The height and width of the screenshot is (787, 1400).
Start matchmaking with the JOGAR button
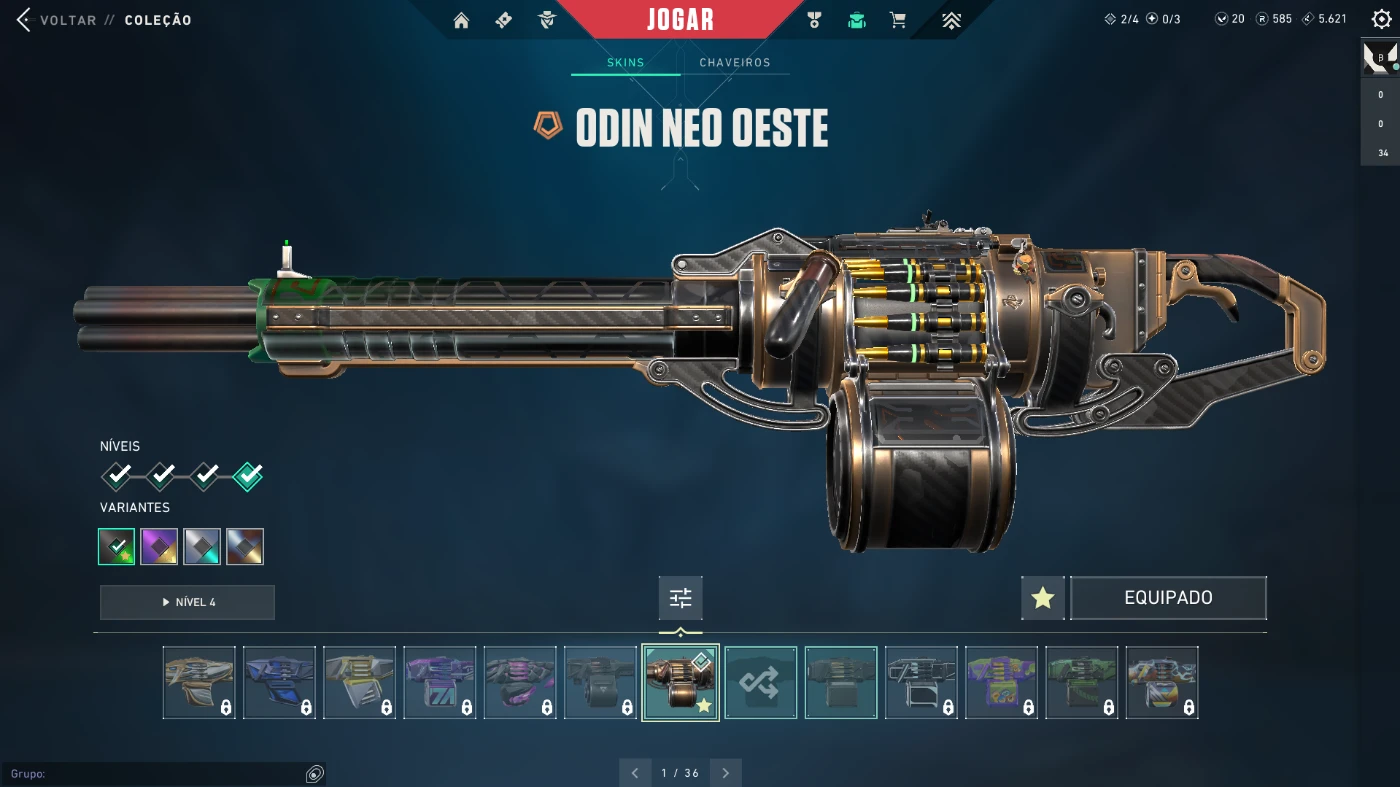(x=680, y=20)
